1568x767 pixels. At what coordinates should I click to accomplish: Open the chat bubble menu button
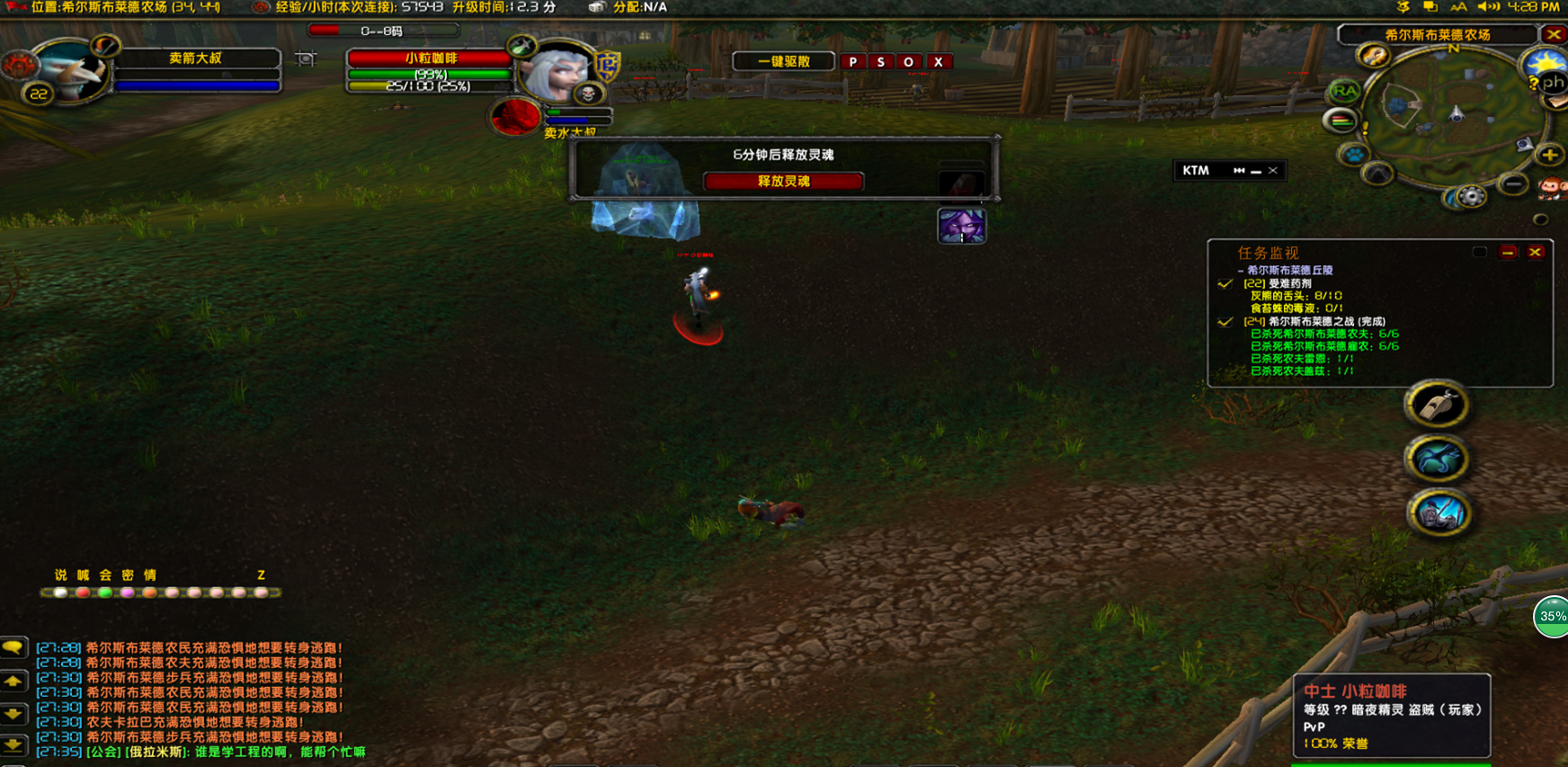coord(13,647)
